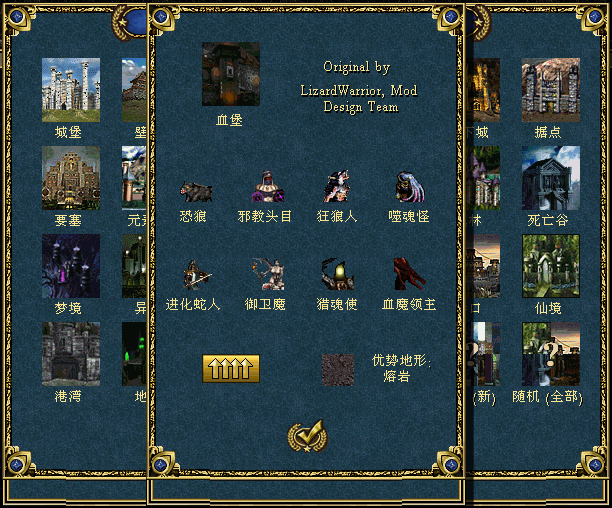Select the 要塞 town tile

pos(70,178)
